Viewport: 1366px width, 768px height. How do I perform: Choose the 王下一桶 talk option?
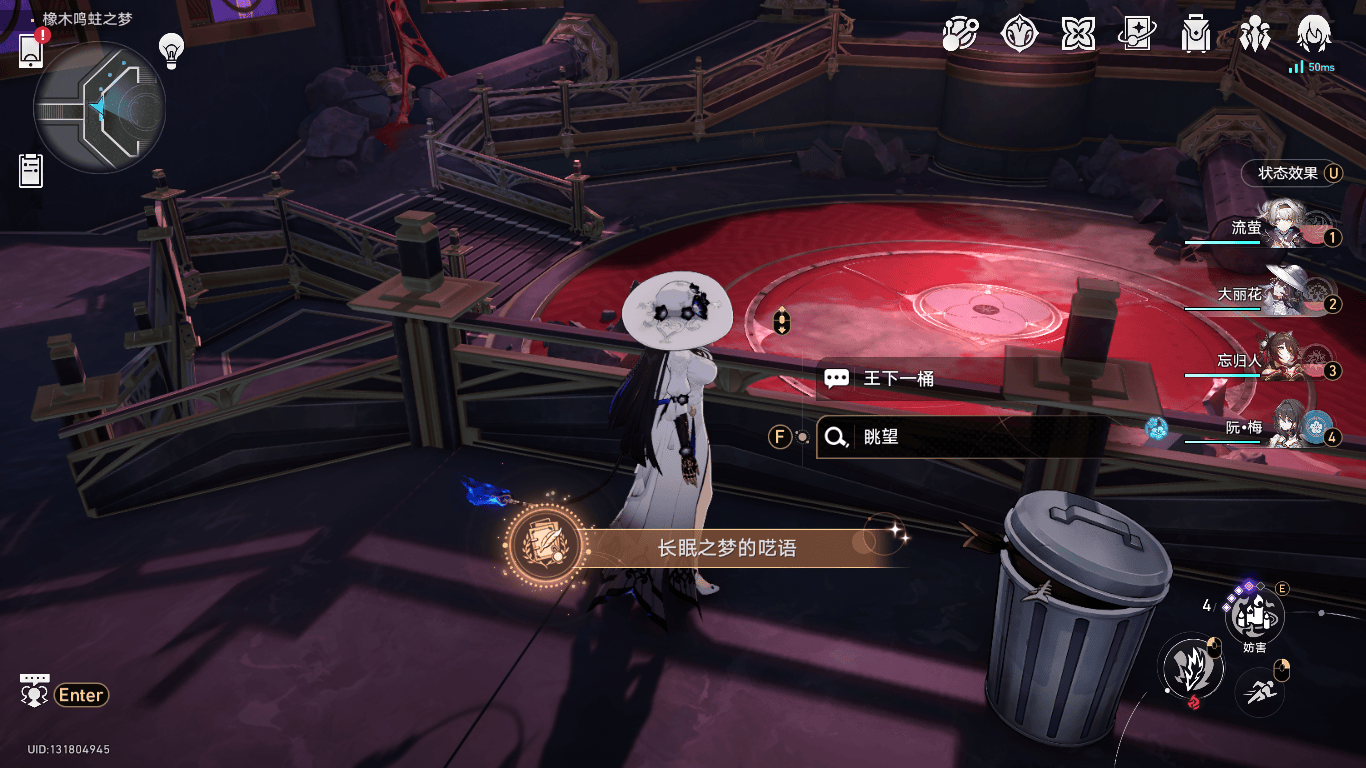(960, 379)
